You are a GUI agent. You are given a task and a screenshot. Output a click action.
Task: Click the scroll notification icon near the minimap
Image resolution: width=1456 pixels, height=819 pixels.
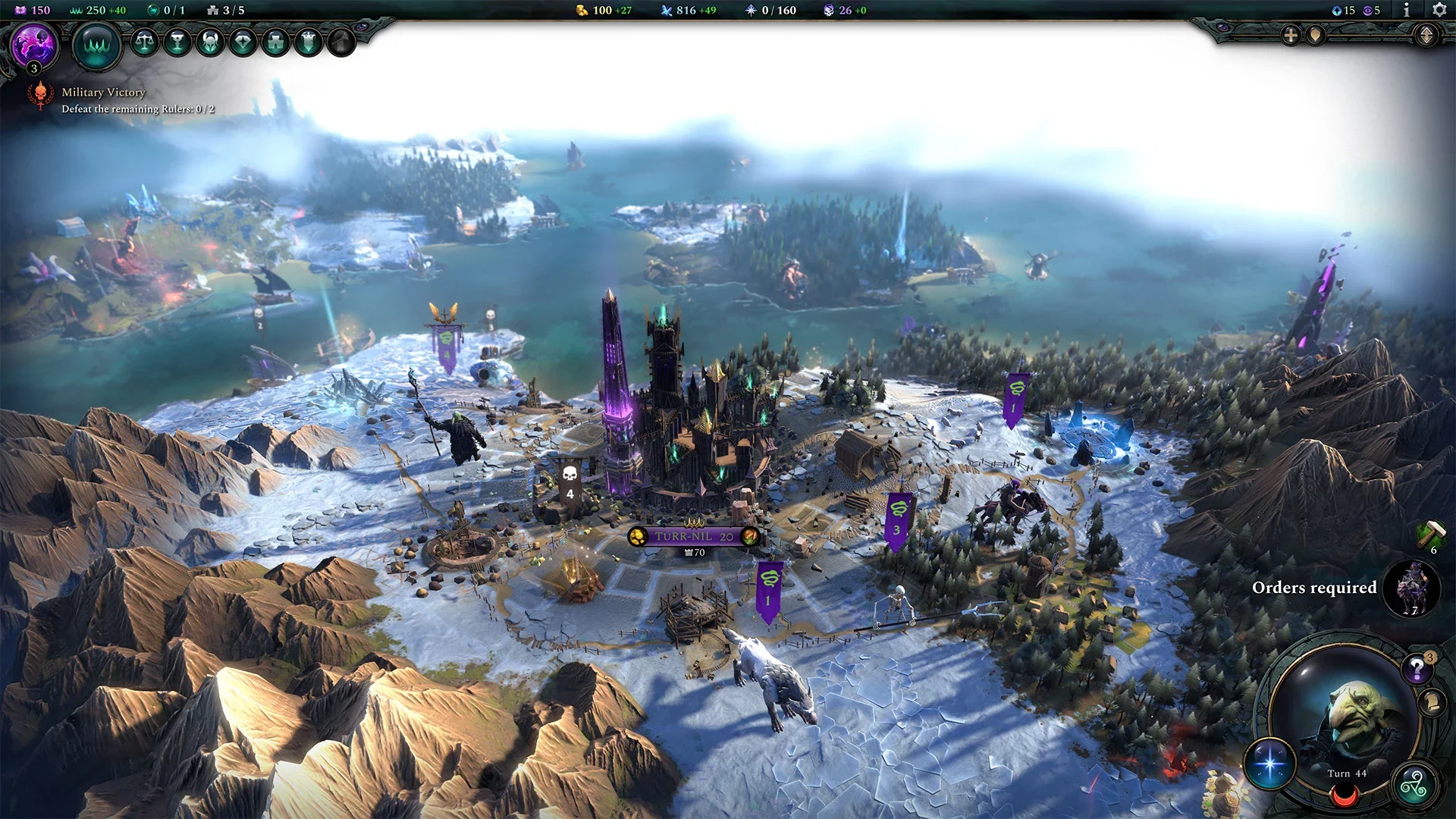1432,700
